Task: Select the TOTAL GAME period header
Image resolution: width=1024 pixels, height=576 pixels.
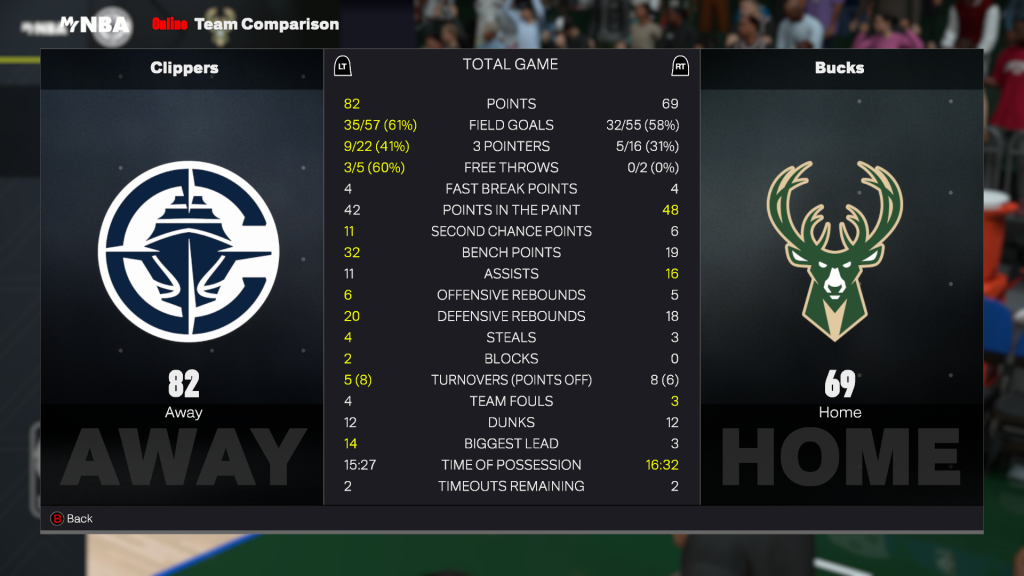Action: (510, 65)
